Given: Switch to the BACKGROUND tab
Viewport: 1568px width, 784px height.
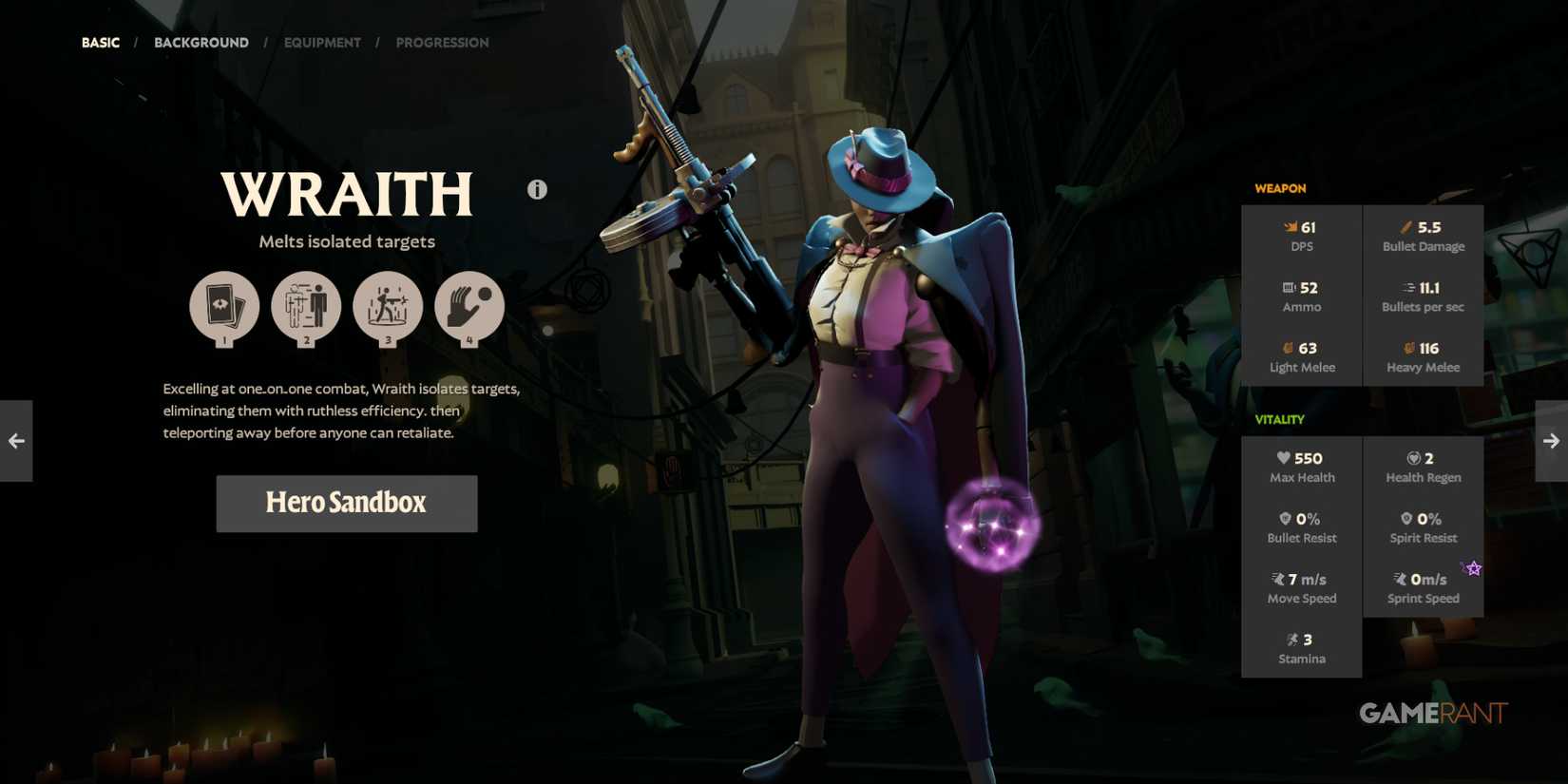Looking at the screenshot, I should (201, 42).
